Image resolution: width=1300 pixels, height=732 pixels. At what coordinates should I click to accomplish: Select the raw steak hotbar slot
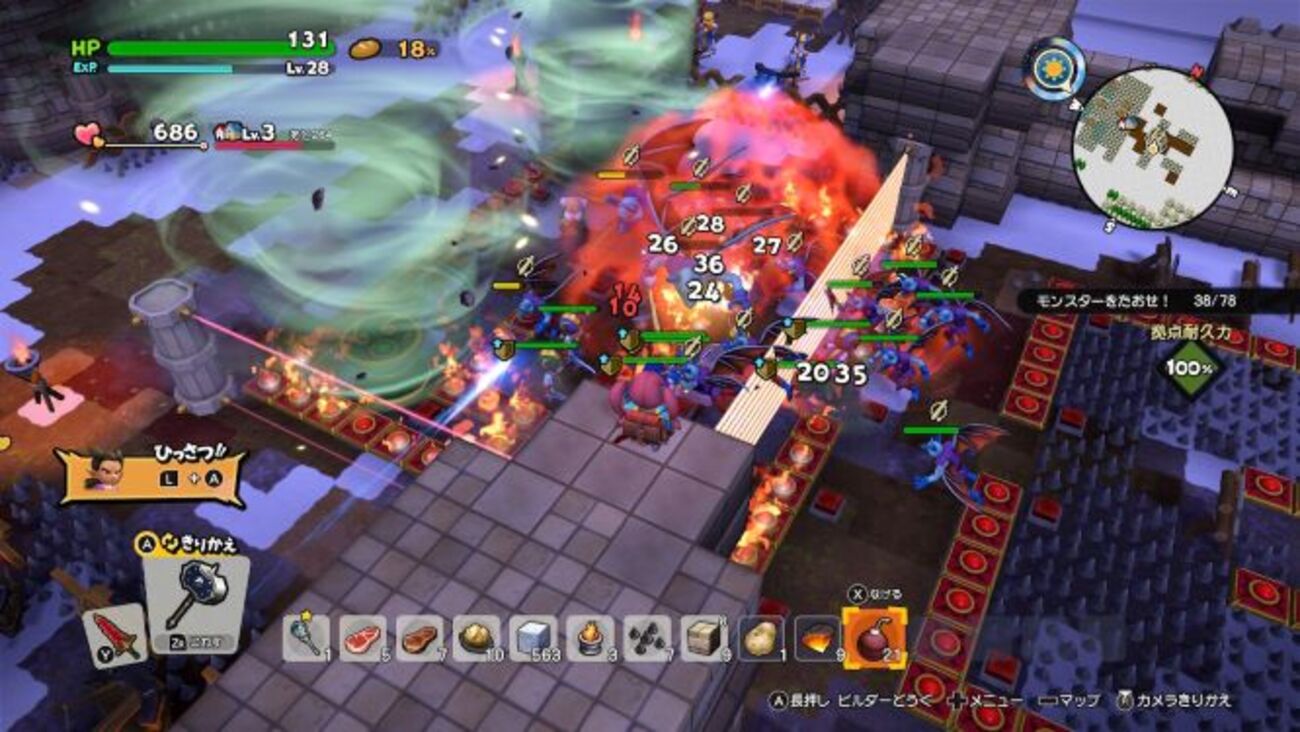pos(362,637)
